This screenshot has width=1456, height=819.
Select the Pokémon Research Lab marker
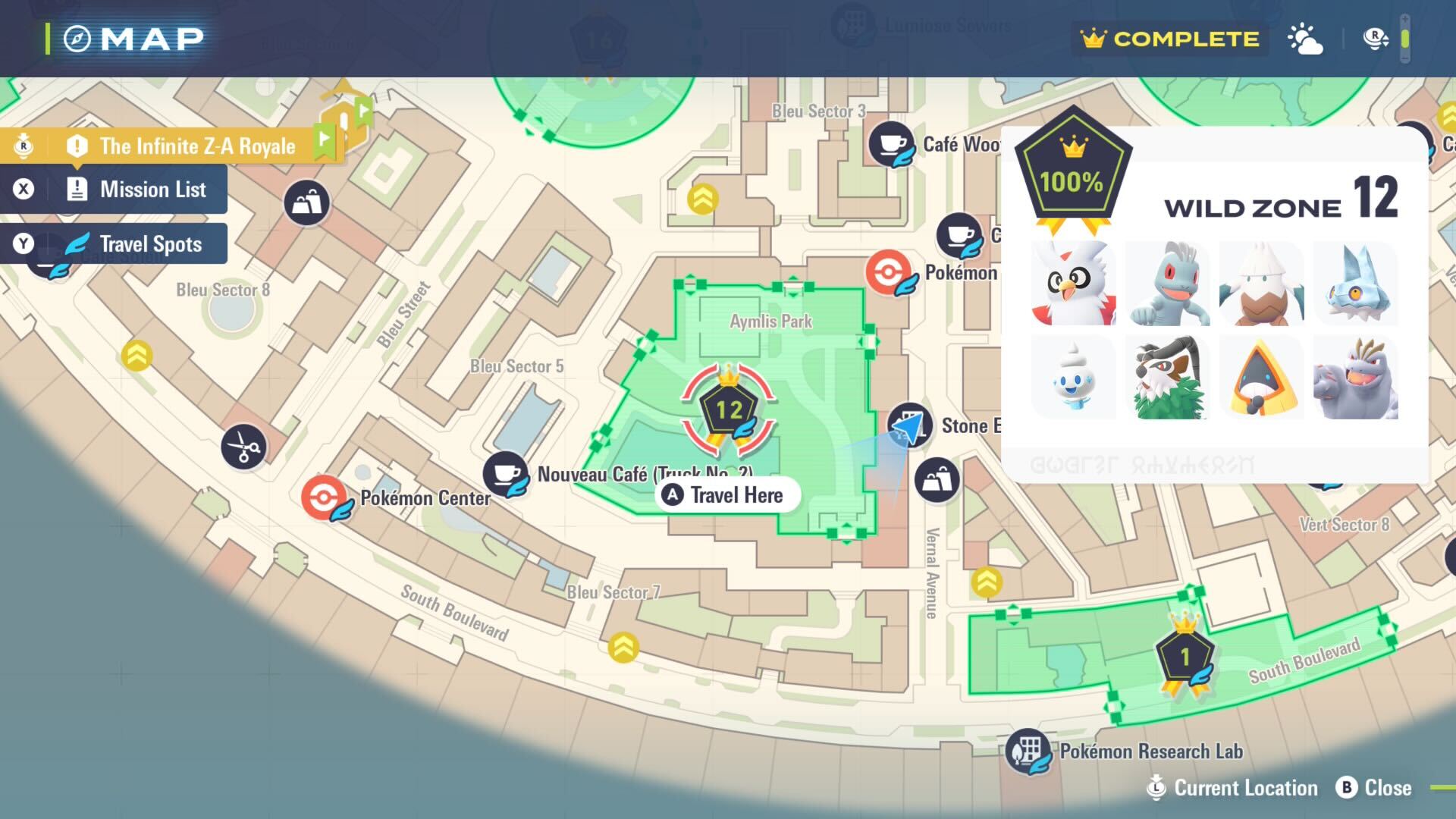coord(1028,750)
